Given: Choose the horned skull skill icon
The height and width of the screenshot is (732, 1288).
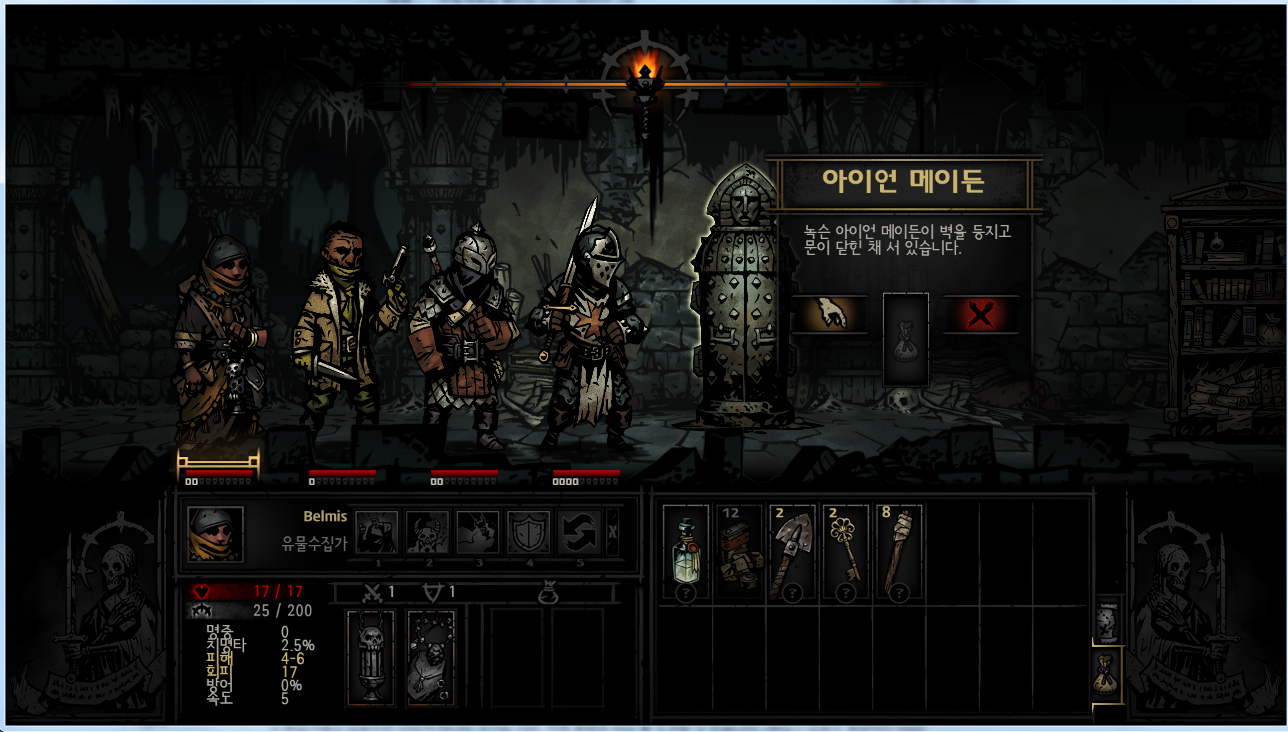Looking at the screenshot, I should pyautogui.click(x=427, y=532).
